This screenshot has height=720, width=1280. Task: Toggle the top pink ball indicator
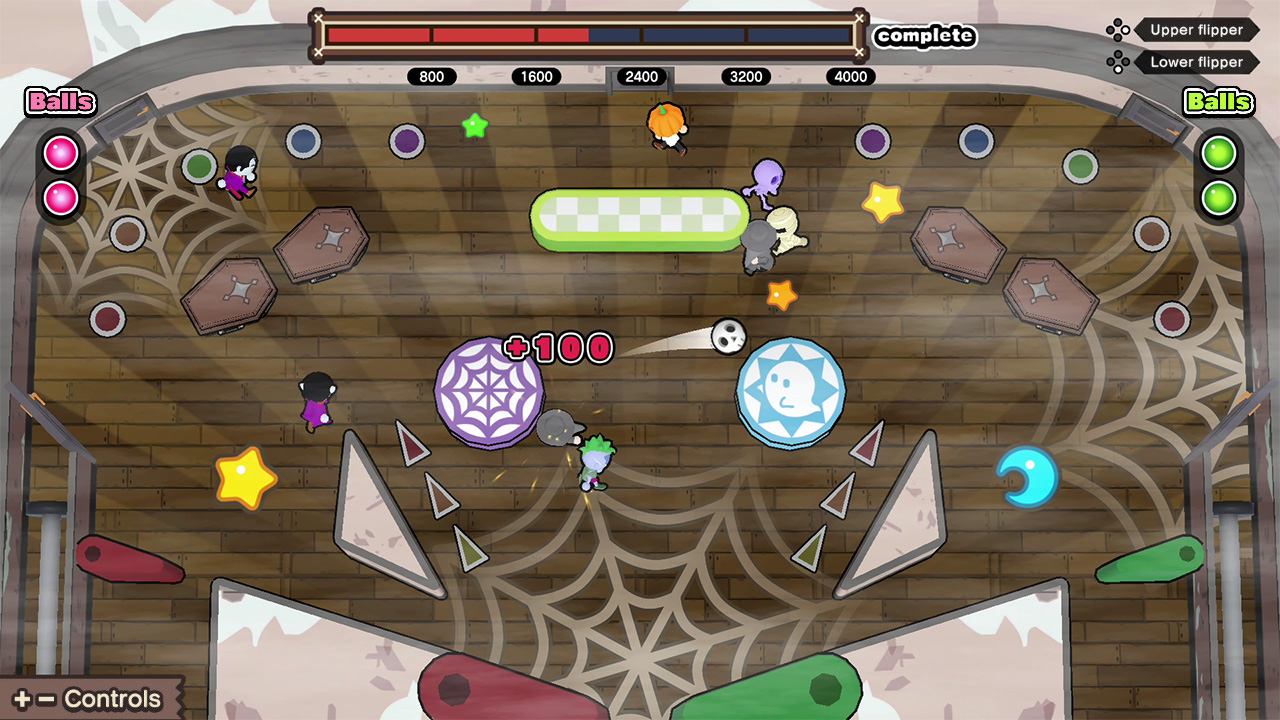pos(60,152)
